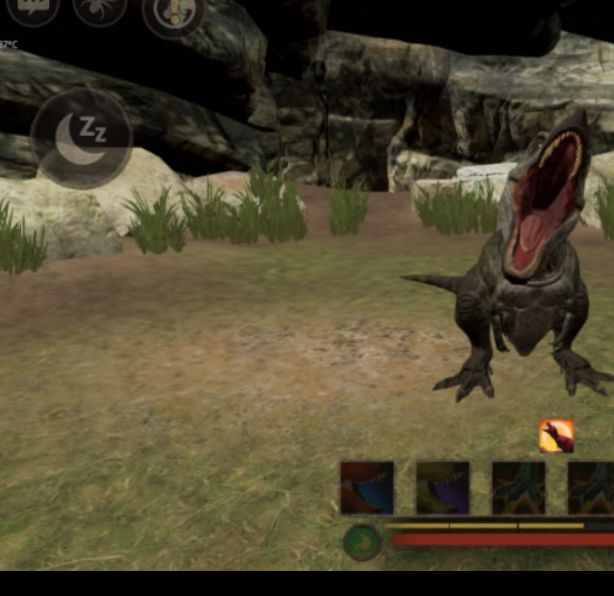Activate the red and blue bite ability
The width and height of the screenshot is (614, 596).
pyautogui.click(x=367, y=488)
